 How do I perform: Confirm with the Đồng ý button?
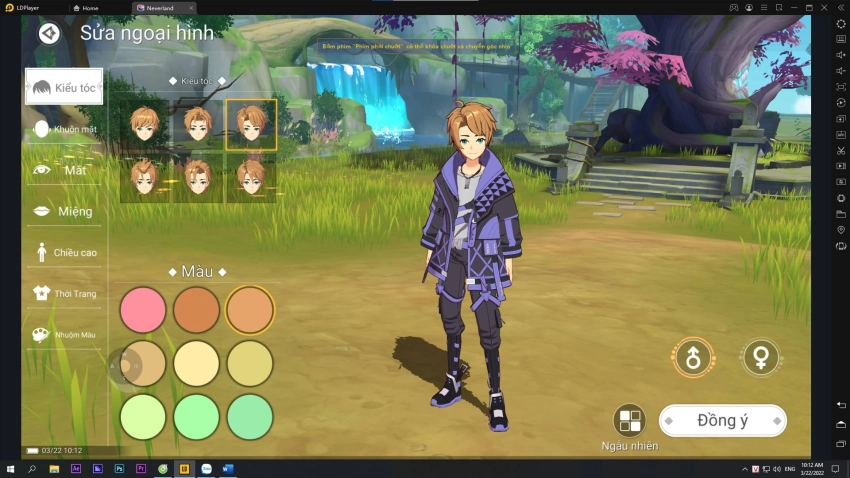[722, 421]
